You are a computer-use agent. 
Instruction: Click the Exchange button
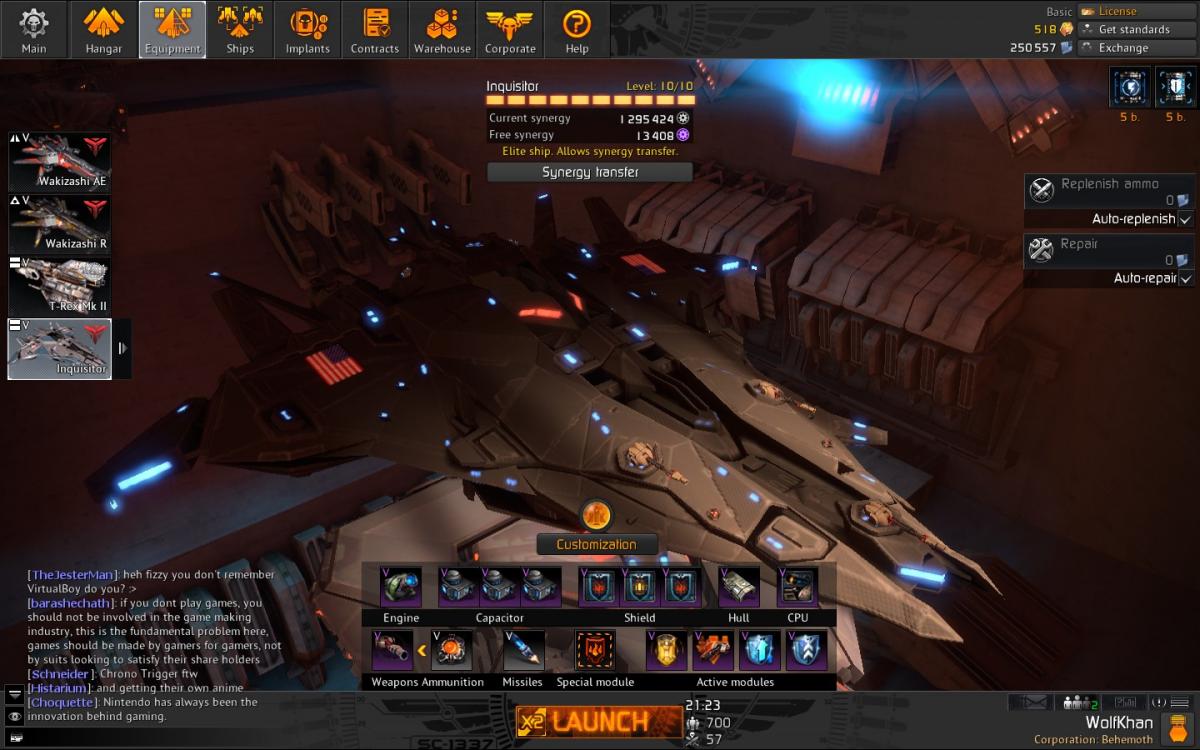coord(1123,48)
